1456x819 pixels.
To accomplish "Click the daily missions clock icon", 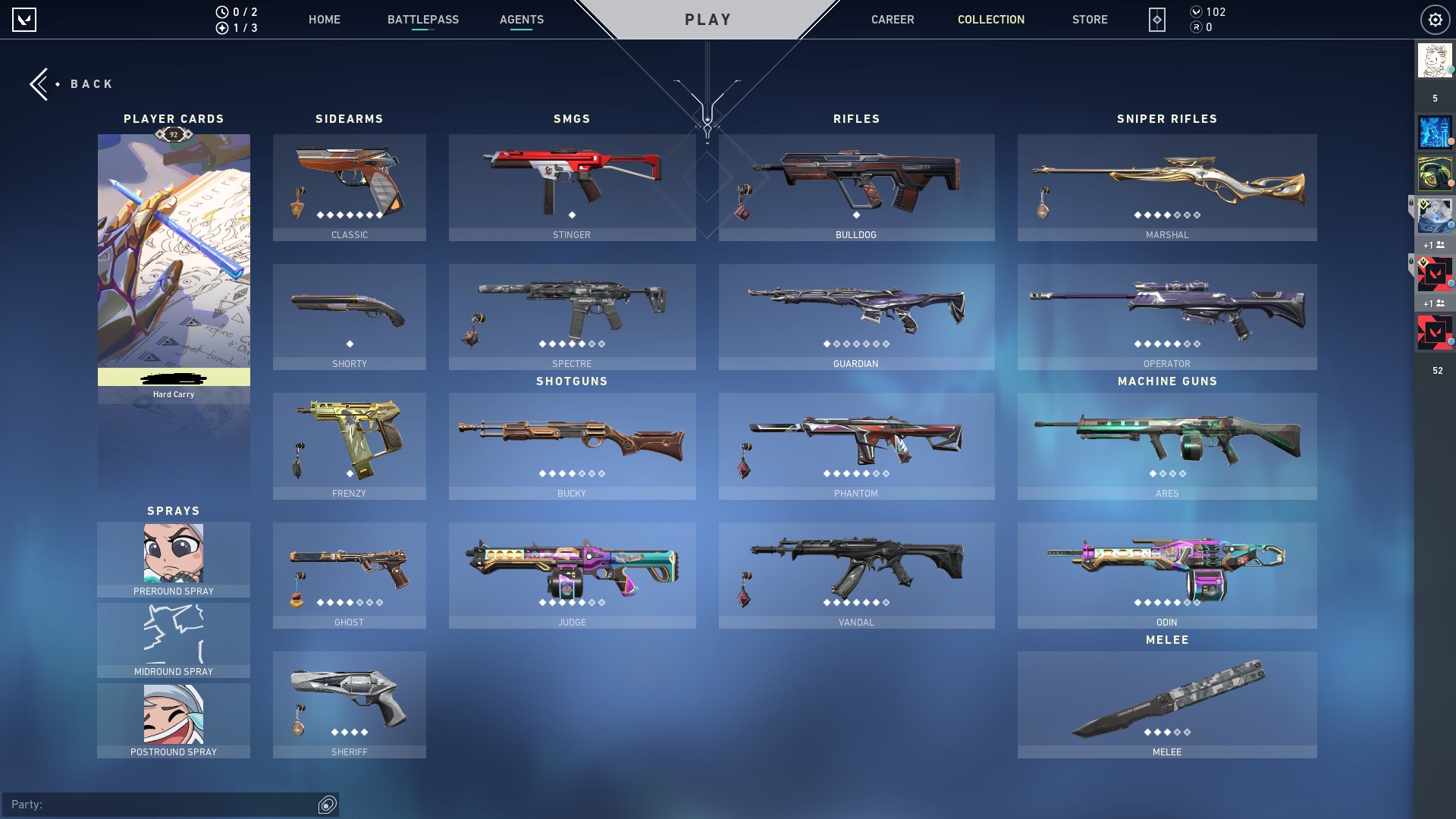I will click(x=222, y=11).
